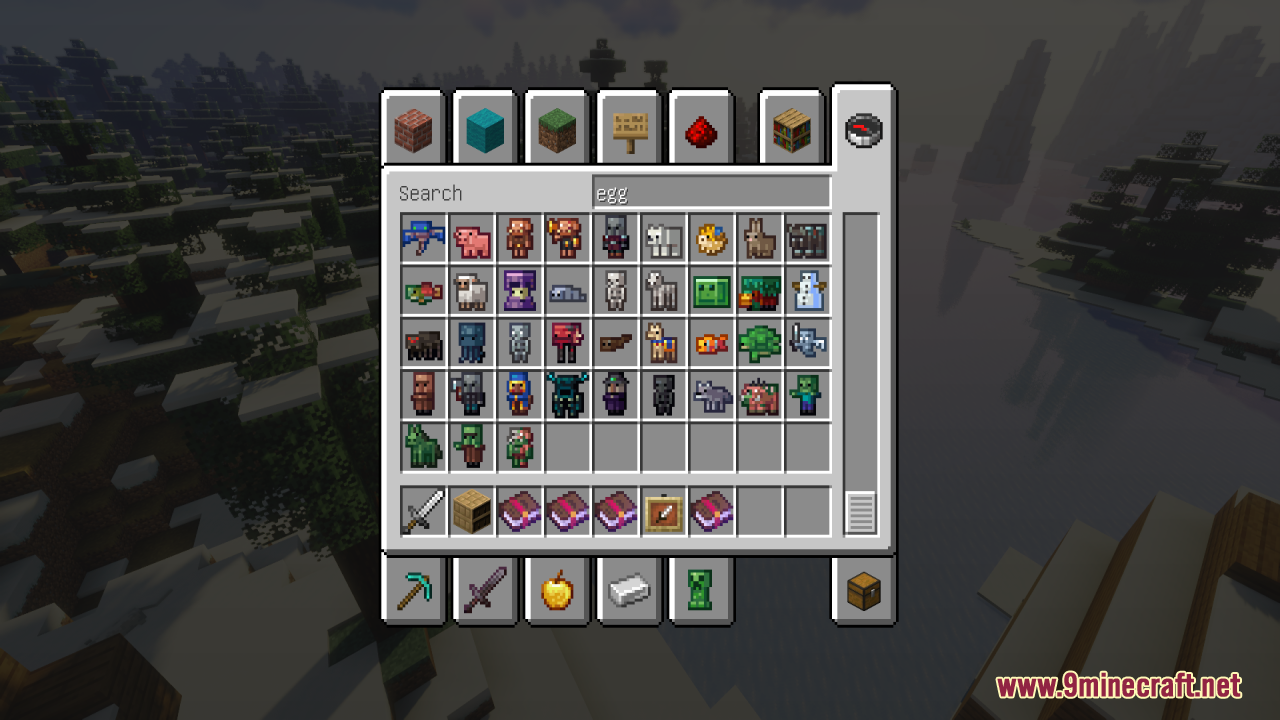Select the Warden spawn egg

point(567,393)
